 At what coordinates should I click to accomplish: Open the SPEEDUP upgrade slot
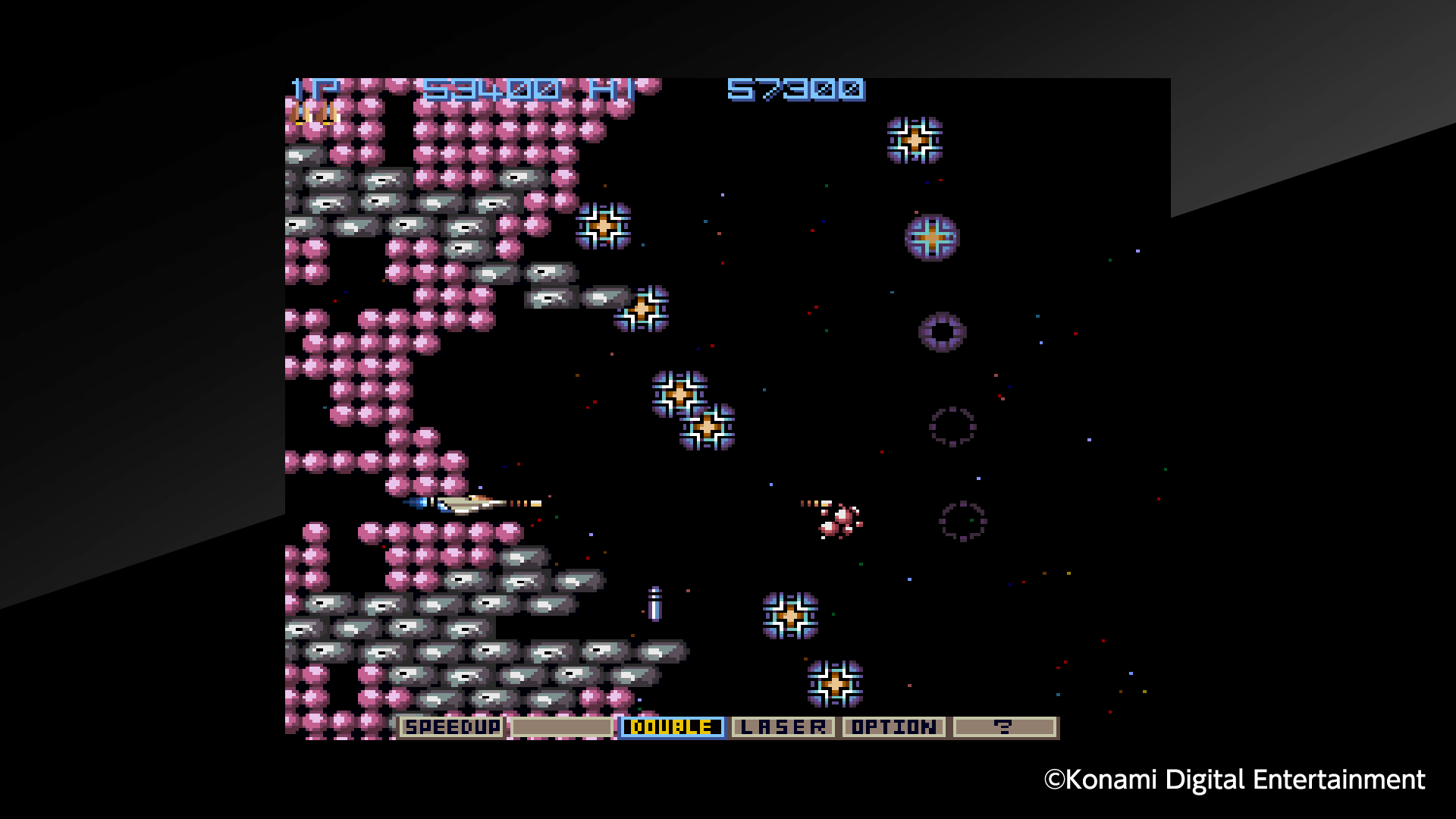click(x=452, y=726)
